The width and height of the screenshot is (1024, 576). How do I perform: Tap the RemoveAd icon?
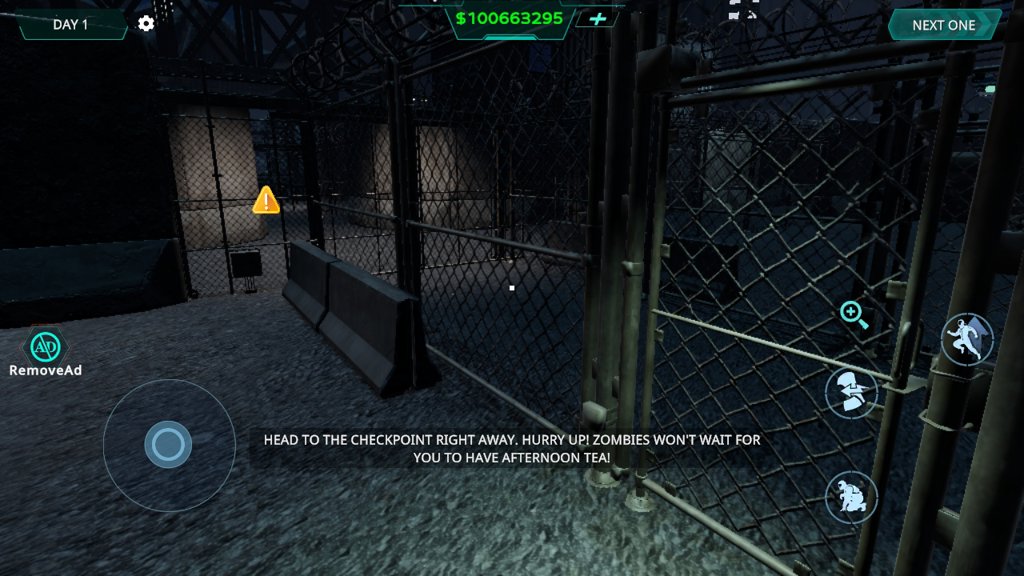pos(43,347)
